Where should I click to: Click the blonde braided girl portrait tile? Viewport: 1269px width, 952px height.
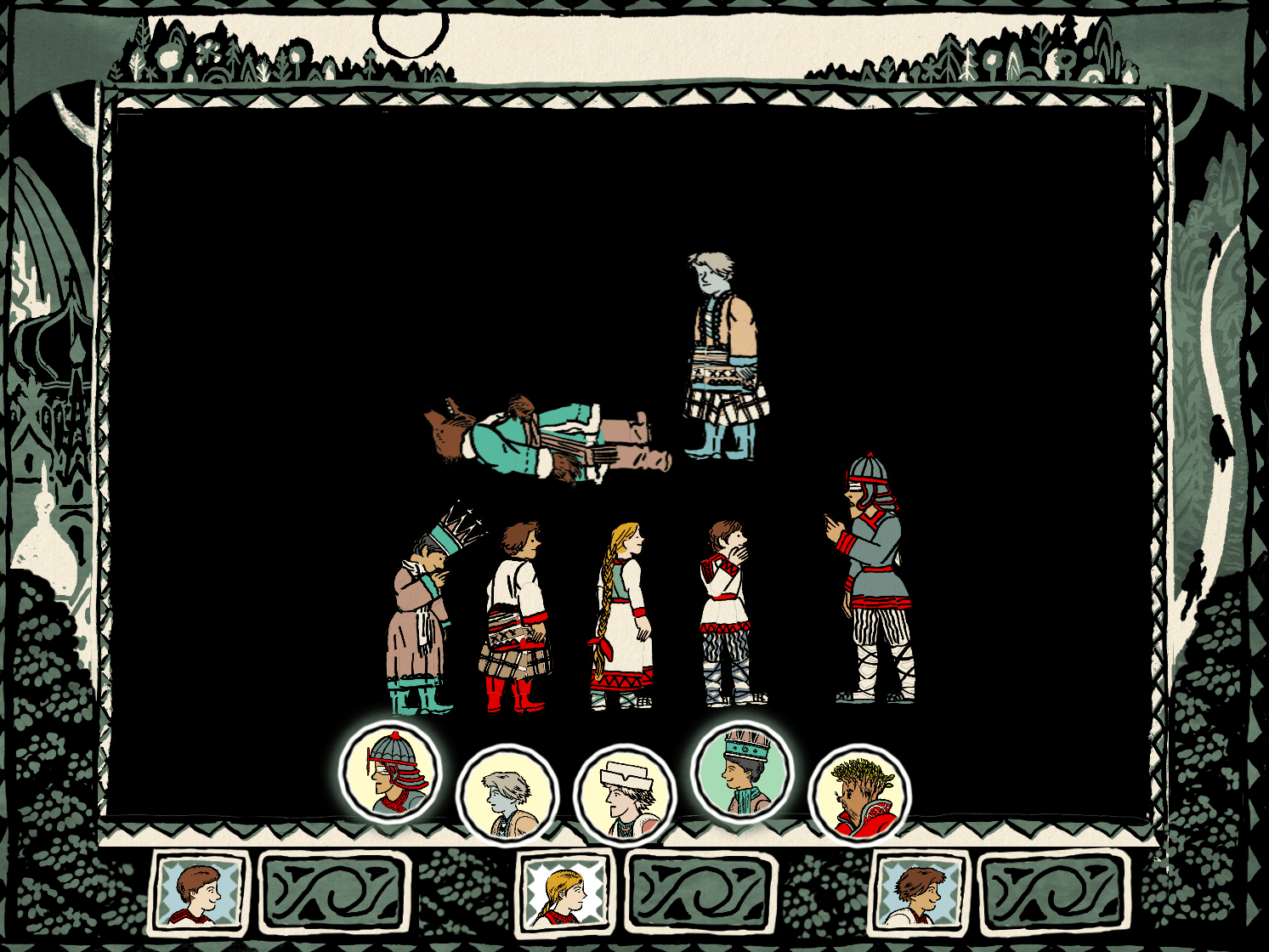tap(565, 891)
